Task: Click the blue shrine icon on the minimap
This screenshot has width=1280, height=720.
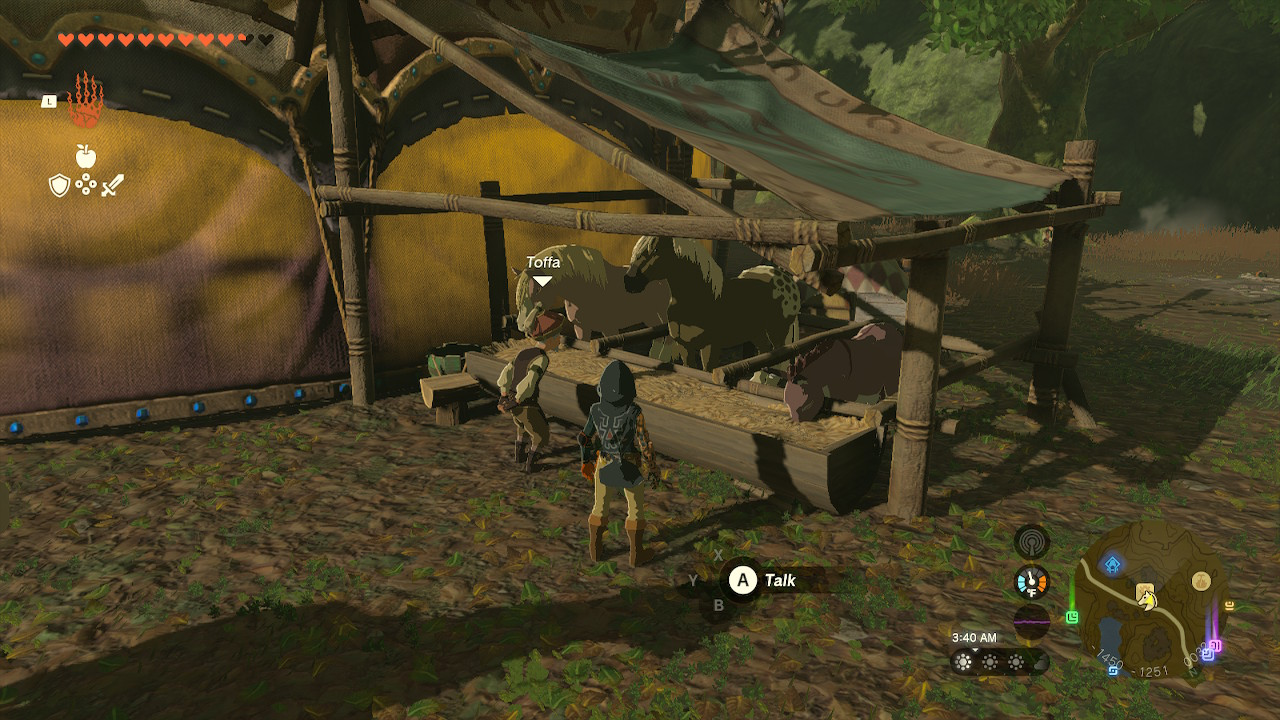Action: [1112, 562]
